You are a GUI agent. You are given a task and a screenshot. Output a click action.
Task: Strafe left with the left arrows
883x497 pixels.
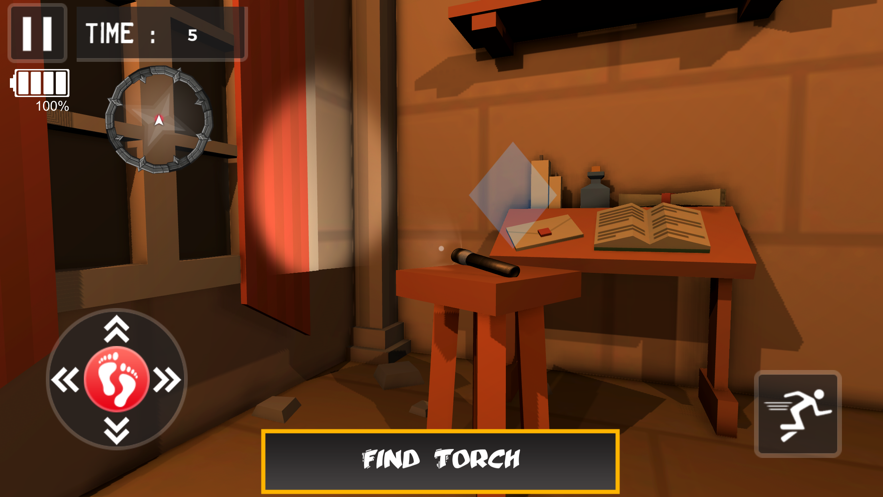[66, 380]
